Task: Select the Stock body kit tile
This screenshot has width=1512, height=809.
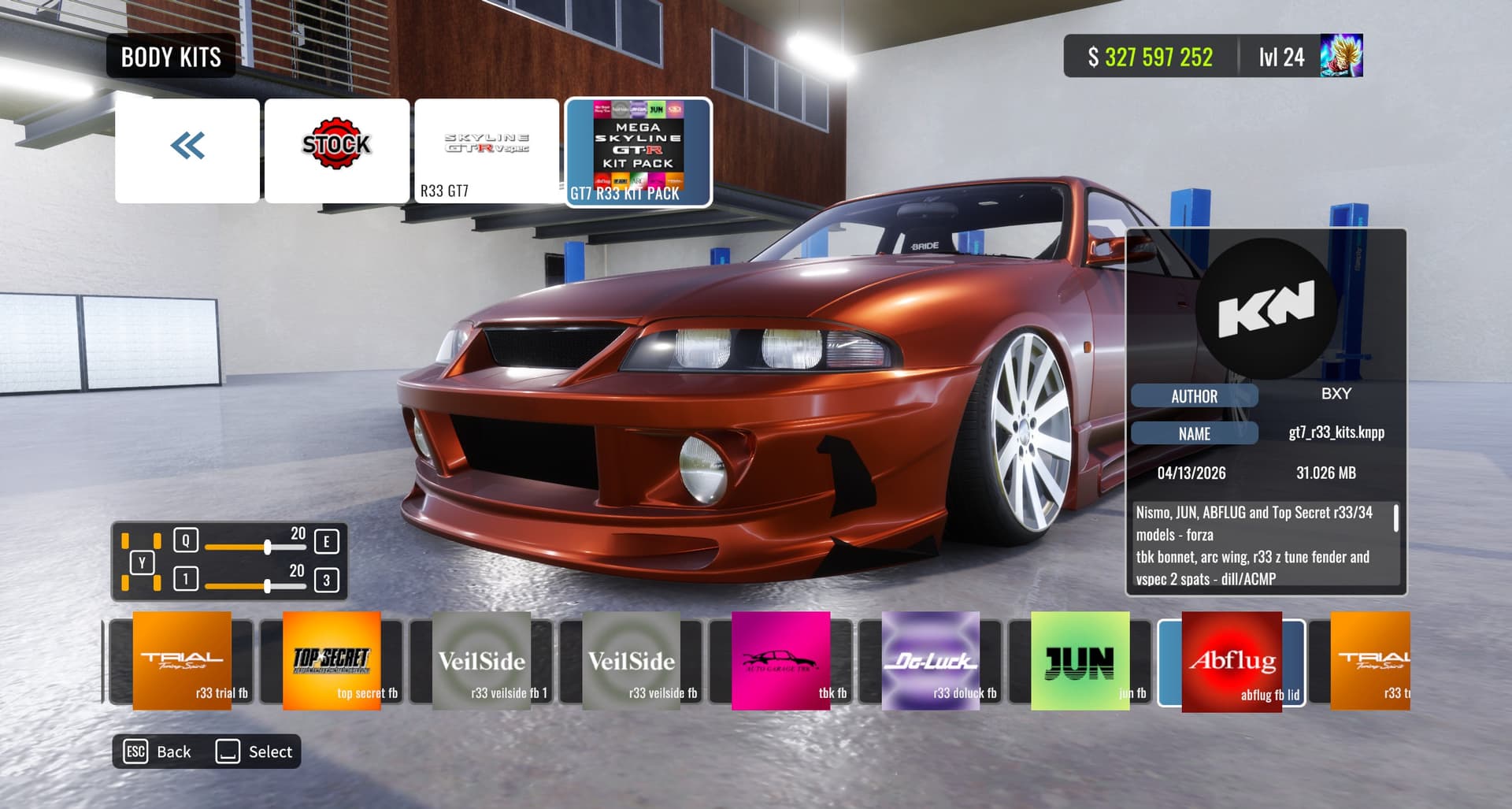Action: coord(337,150)
